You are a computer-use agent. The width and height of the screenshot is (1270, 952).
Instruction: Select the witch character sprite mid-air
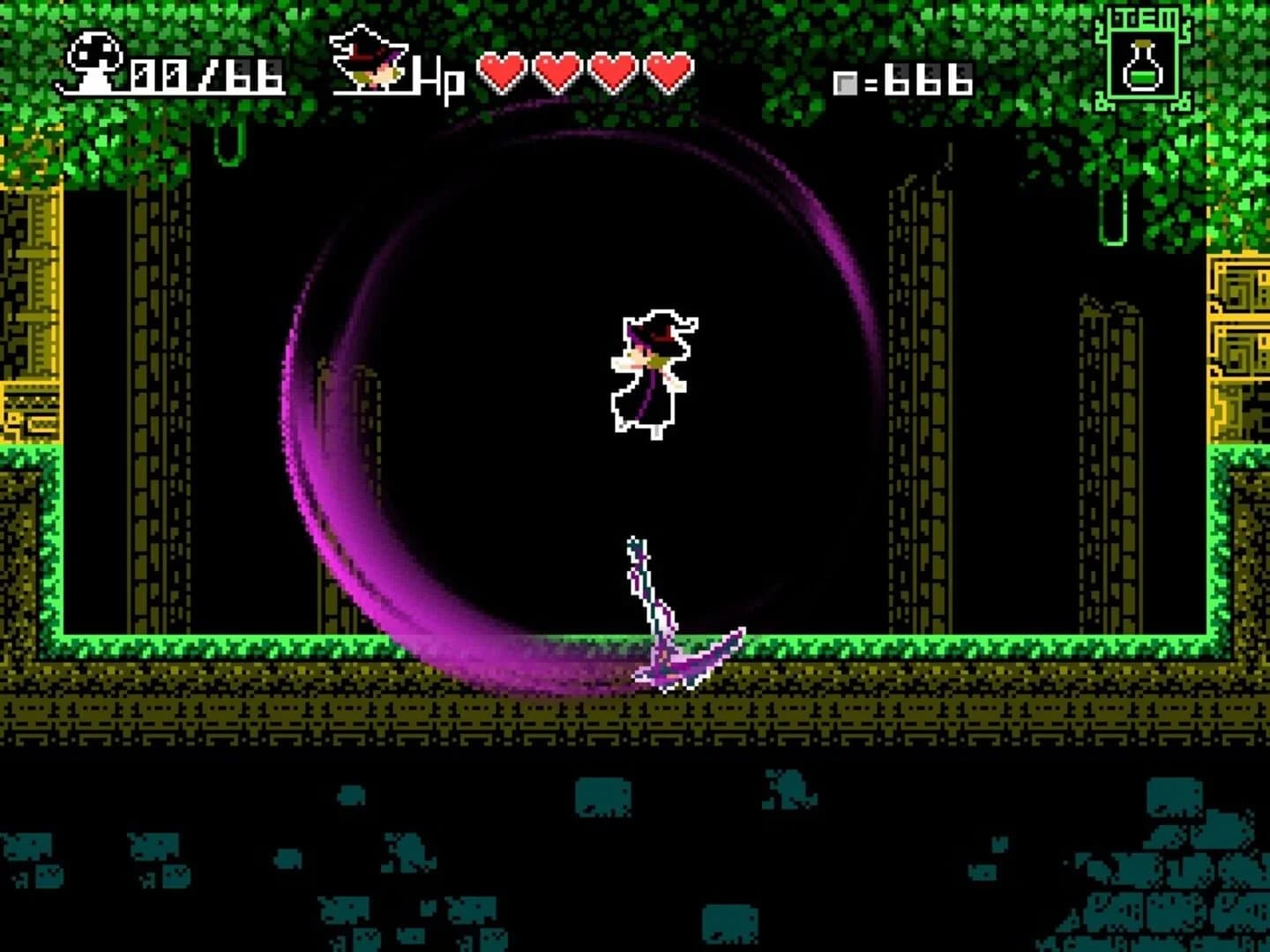pyautogui.click(x=653, y=370)
